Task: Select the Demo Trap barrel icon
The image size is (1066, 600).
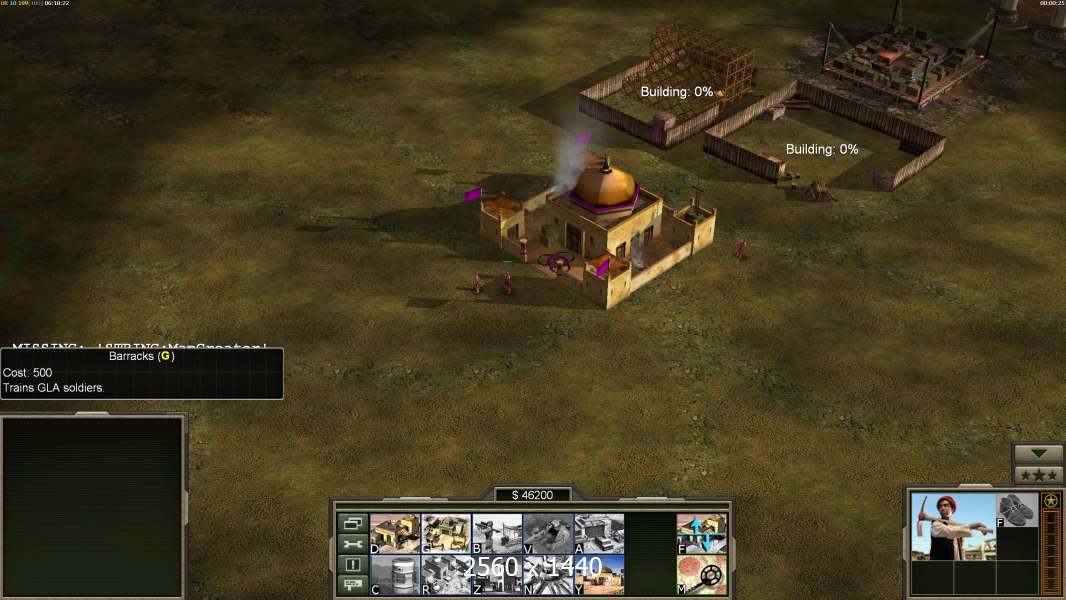Action: point(395,574)
